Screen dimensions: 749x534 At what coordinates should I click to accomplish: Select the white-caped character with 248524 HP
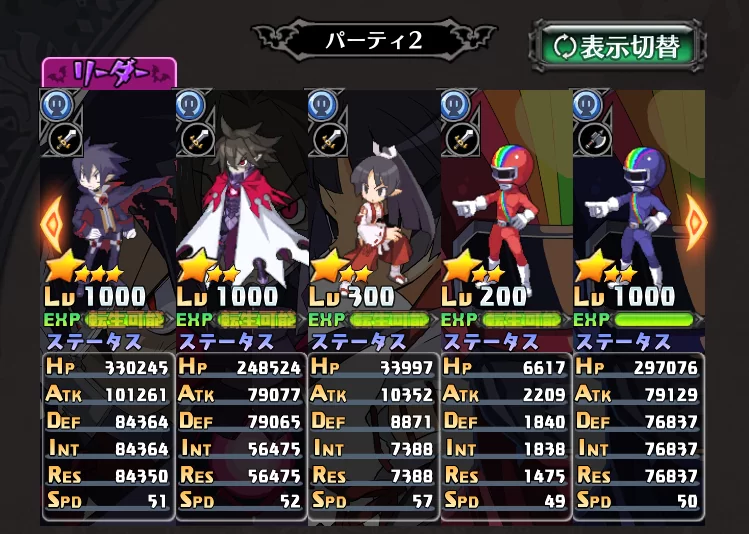coord(241,200)
